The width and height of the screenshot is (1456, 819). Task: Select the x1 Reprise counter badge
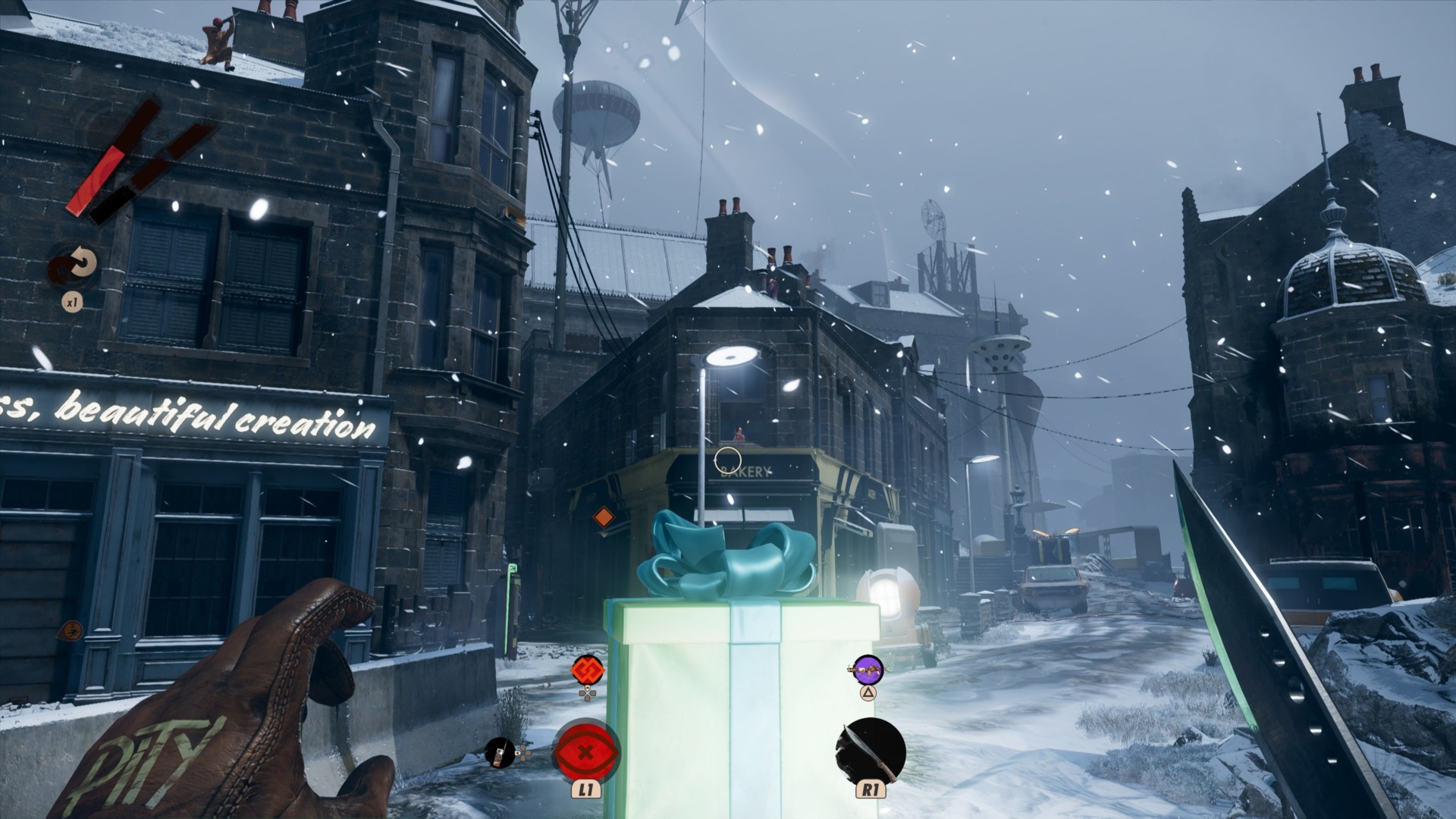[x=73, y=302]
